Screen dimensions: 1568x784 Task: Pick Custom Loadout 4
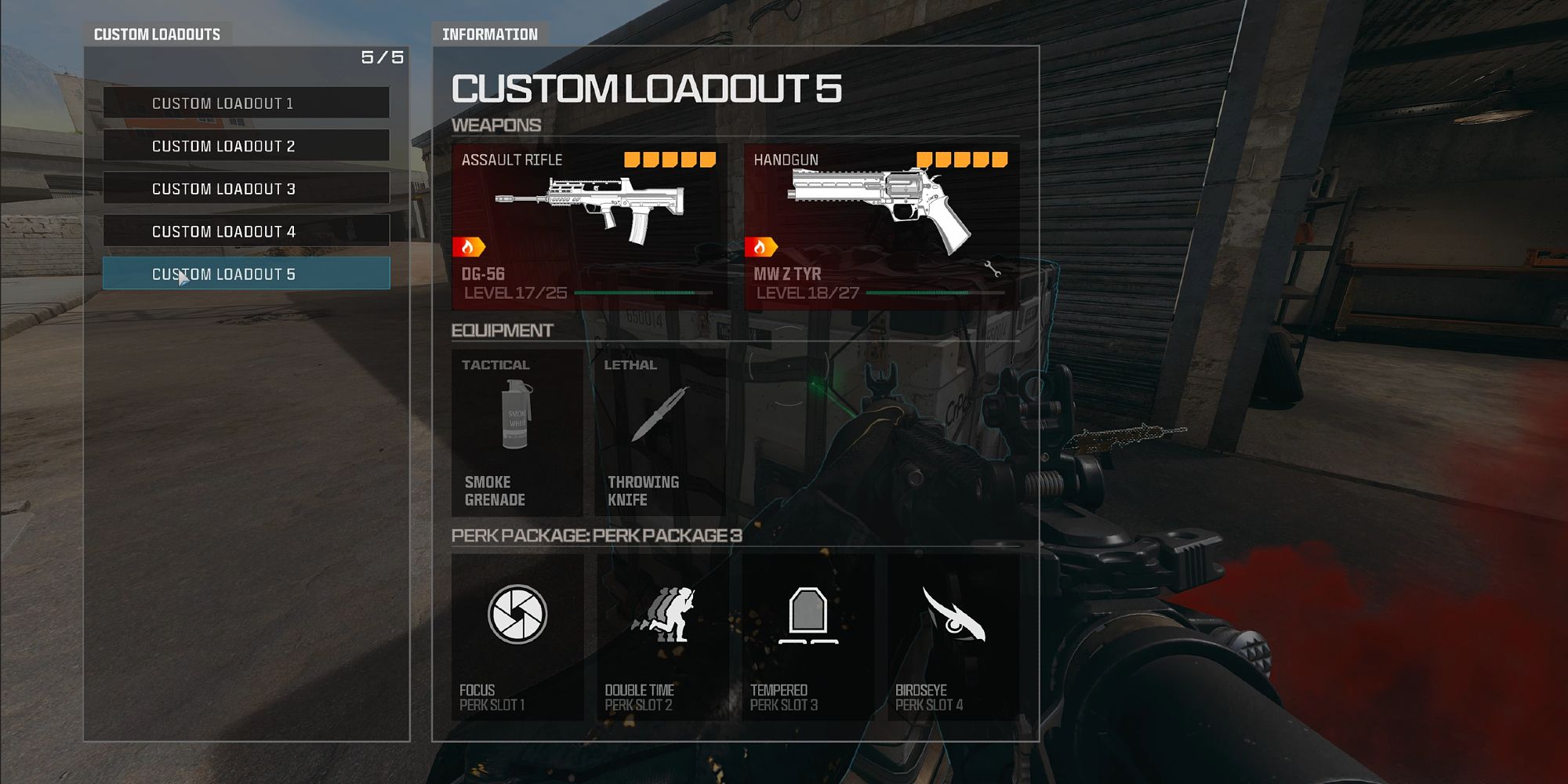246,231
